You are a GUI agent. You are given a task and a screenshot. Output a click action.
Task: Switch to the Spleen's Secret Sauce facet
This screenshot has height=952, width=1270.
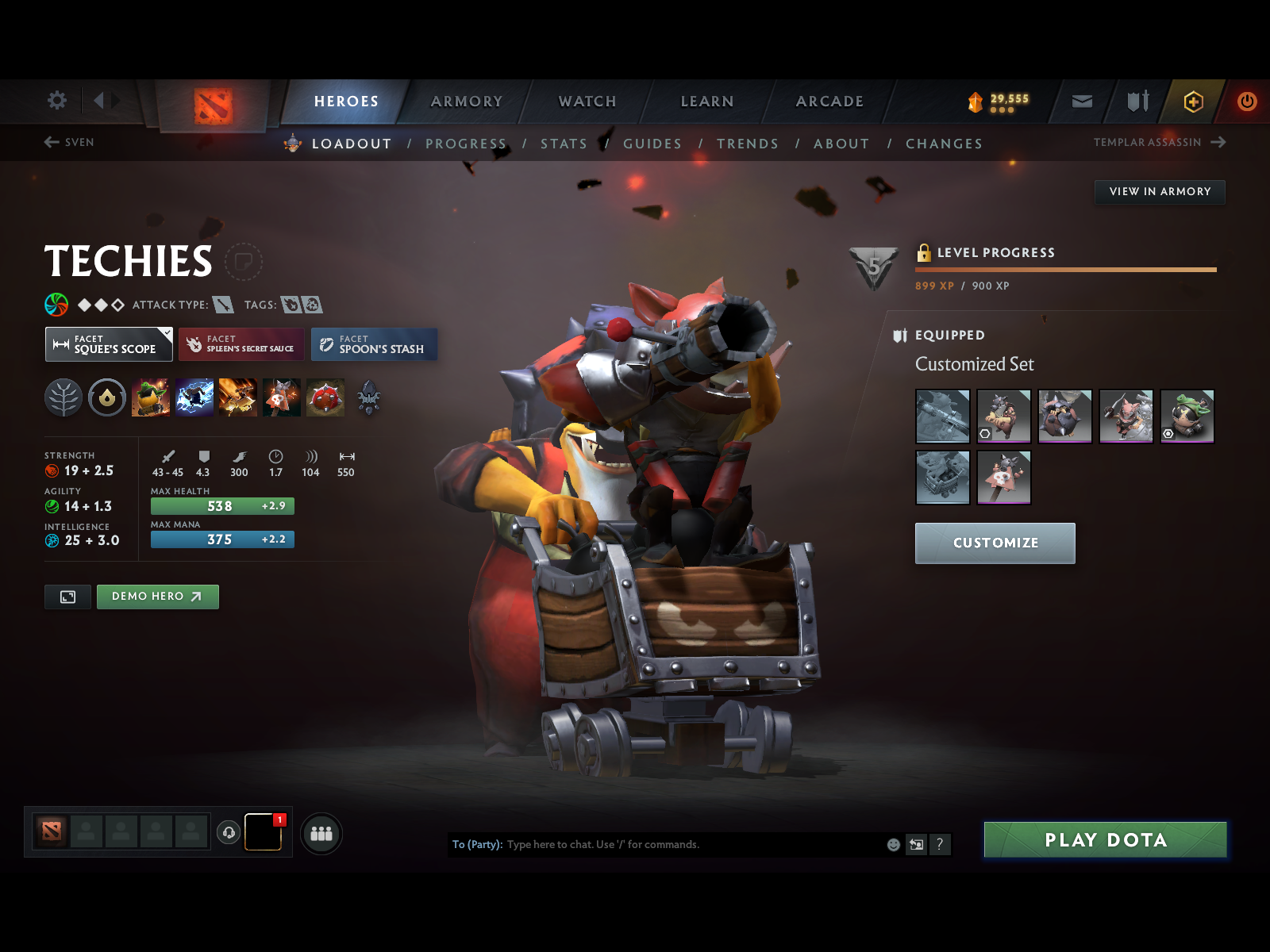tap(241, 344)
